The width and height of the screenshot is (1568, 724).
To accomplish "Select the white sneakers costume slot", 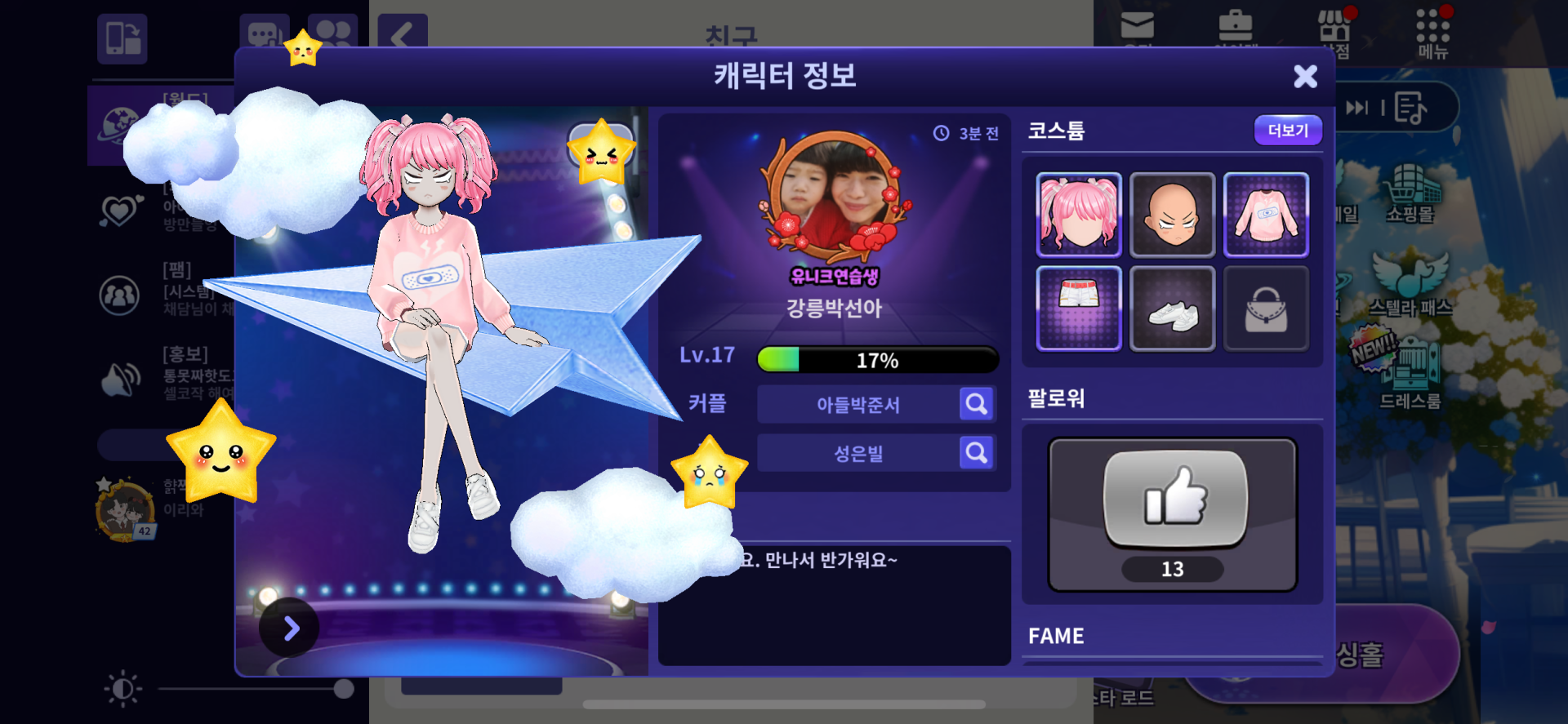I will click(1172, 309).
